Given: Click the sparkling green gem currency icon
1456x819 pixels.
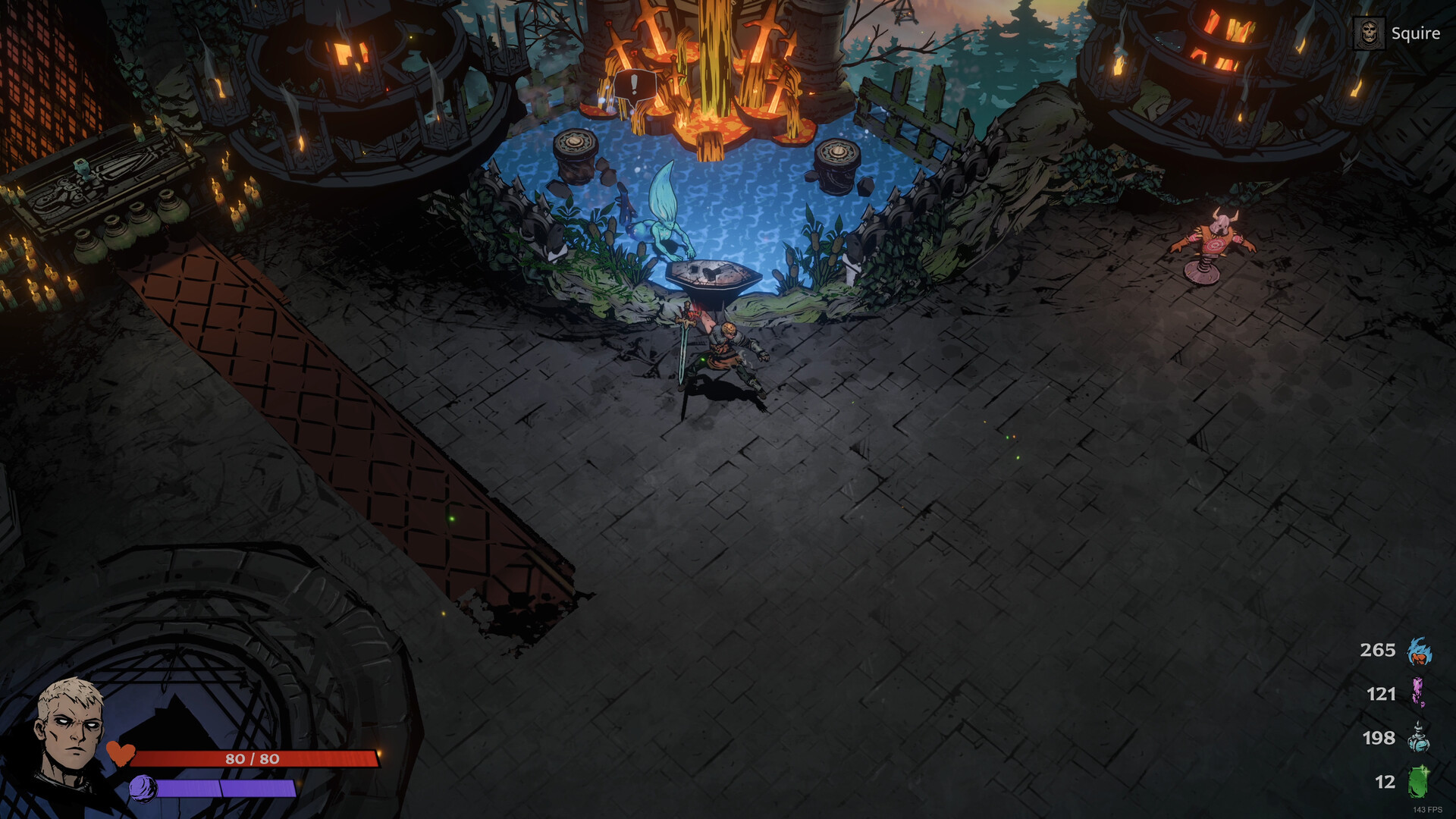Looking at the screenshot, I should [1418, 782].
